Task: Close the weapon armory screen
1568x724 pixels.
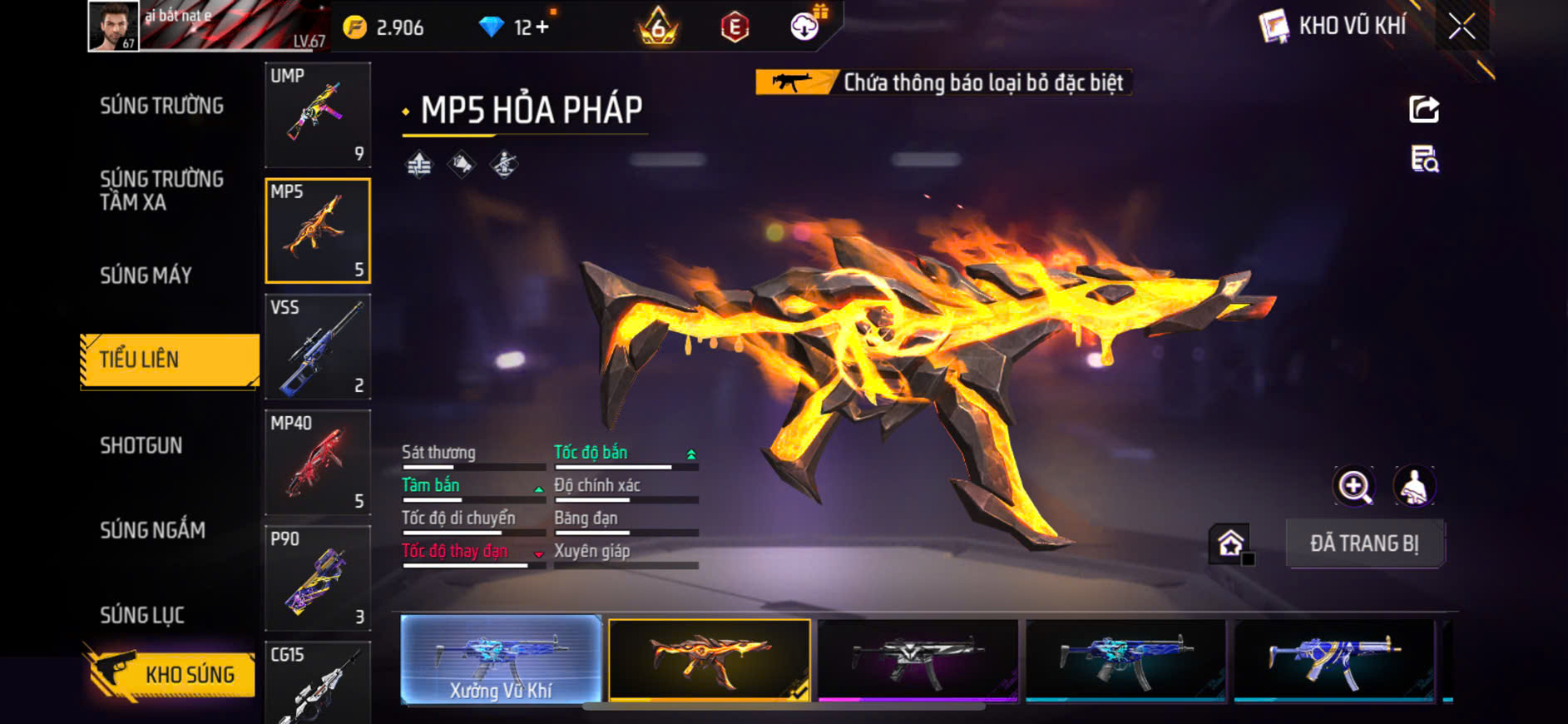Action: click(1462, 27)
